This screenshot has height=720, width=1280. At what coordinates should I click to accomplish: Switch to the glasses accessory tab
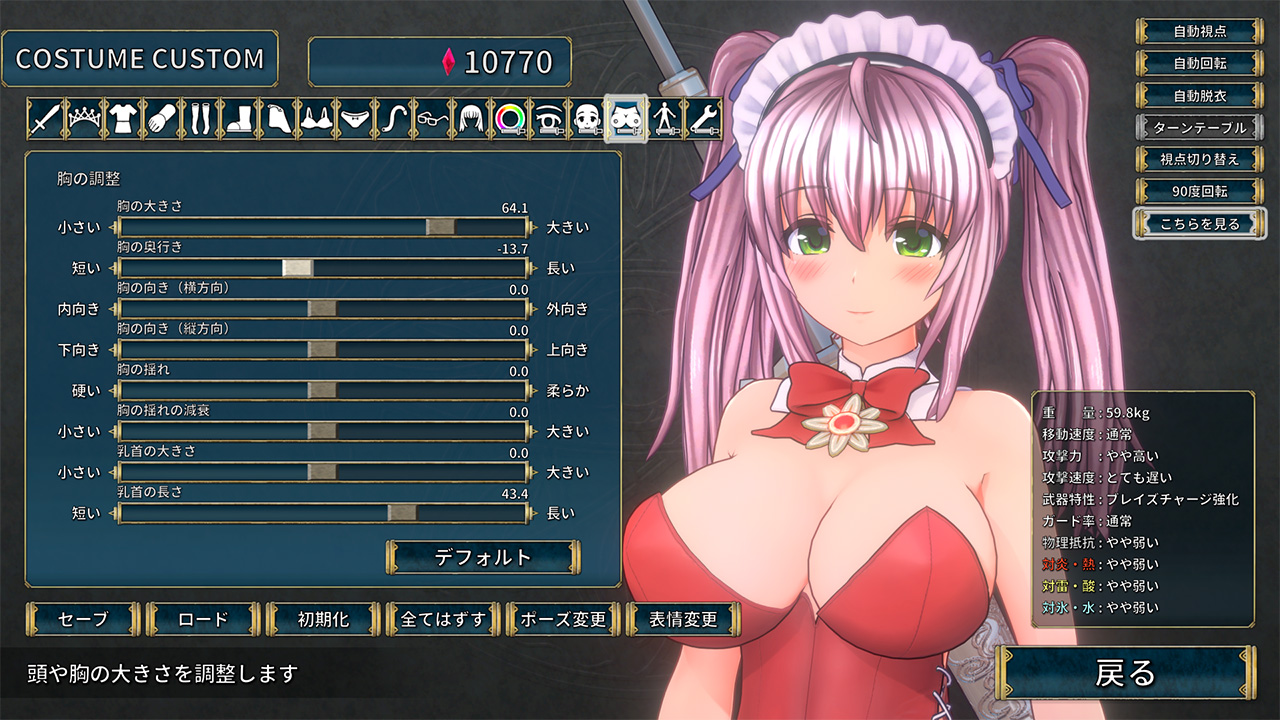[434, 120]
